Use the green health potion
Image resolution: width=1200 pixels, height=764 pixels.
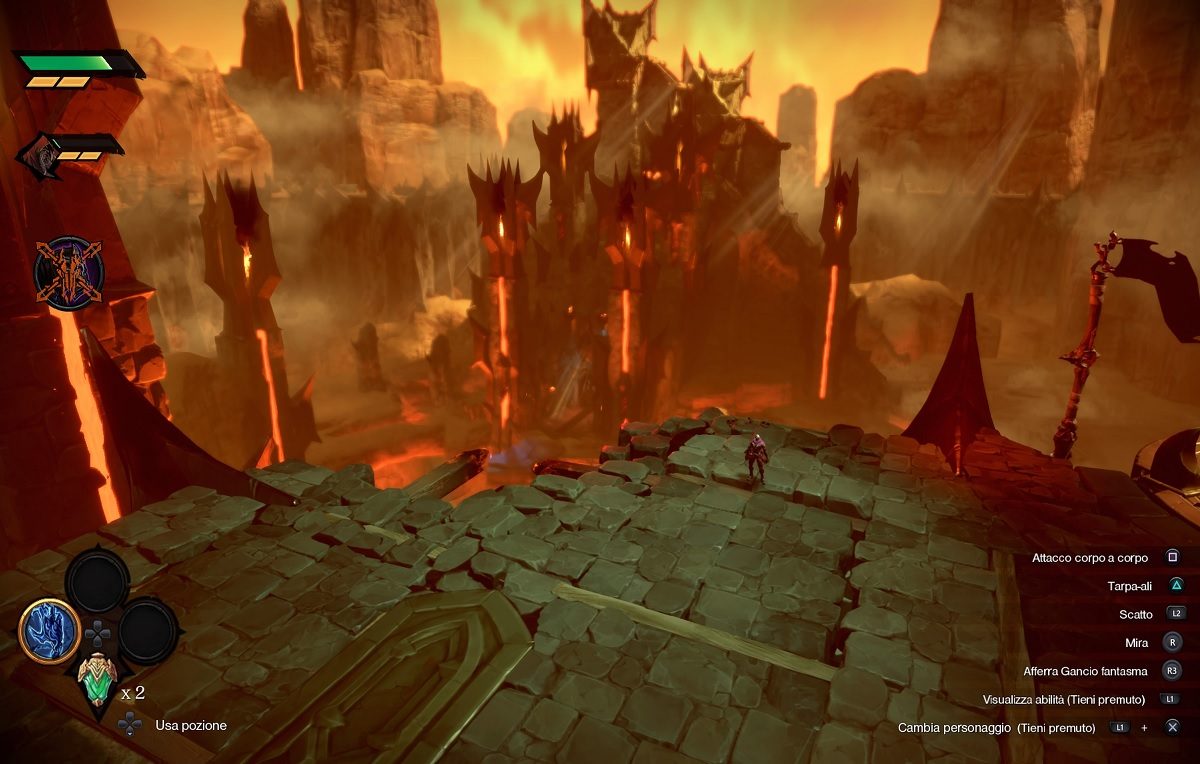click(x=97, y=686)
